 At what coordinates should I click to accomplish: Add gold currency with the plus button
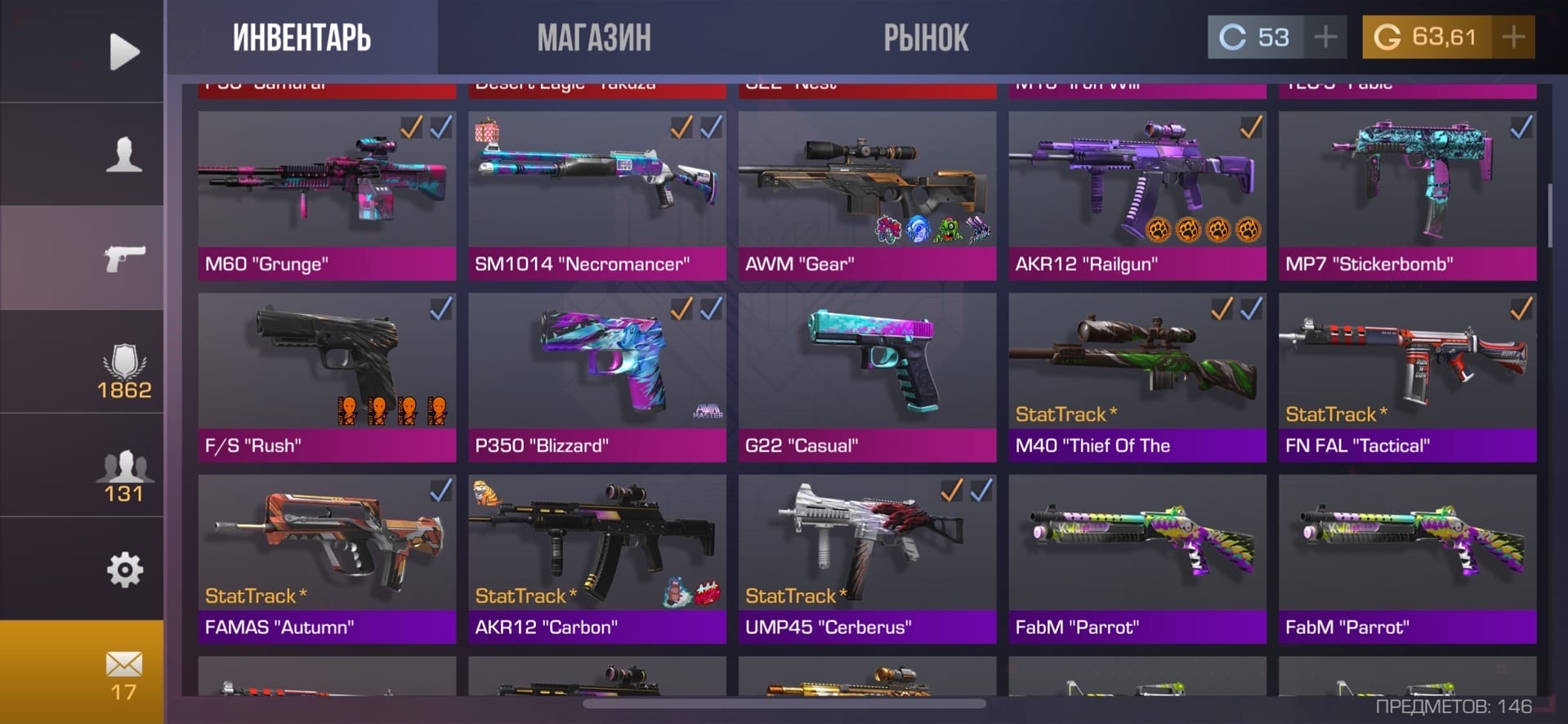pyautogui.click(x=1513, y=37)
